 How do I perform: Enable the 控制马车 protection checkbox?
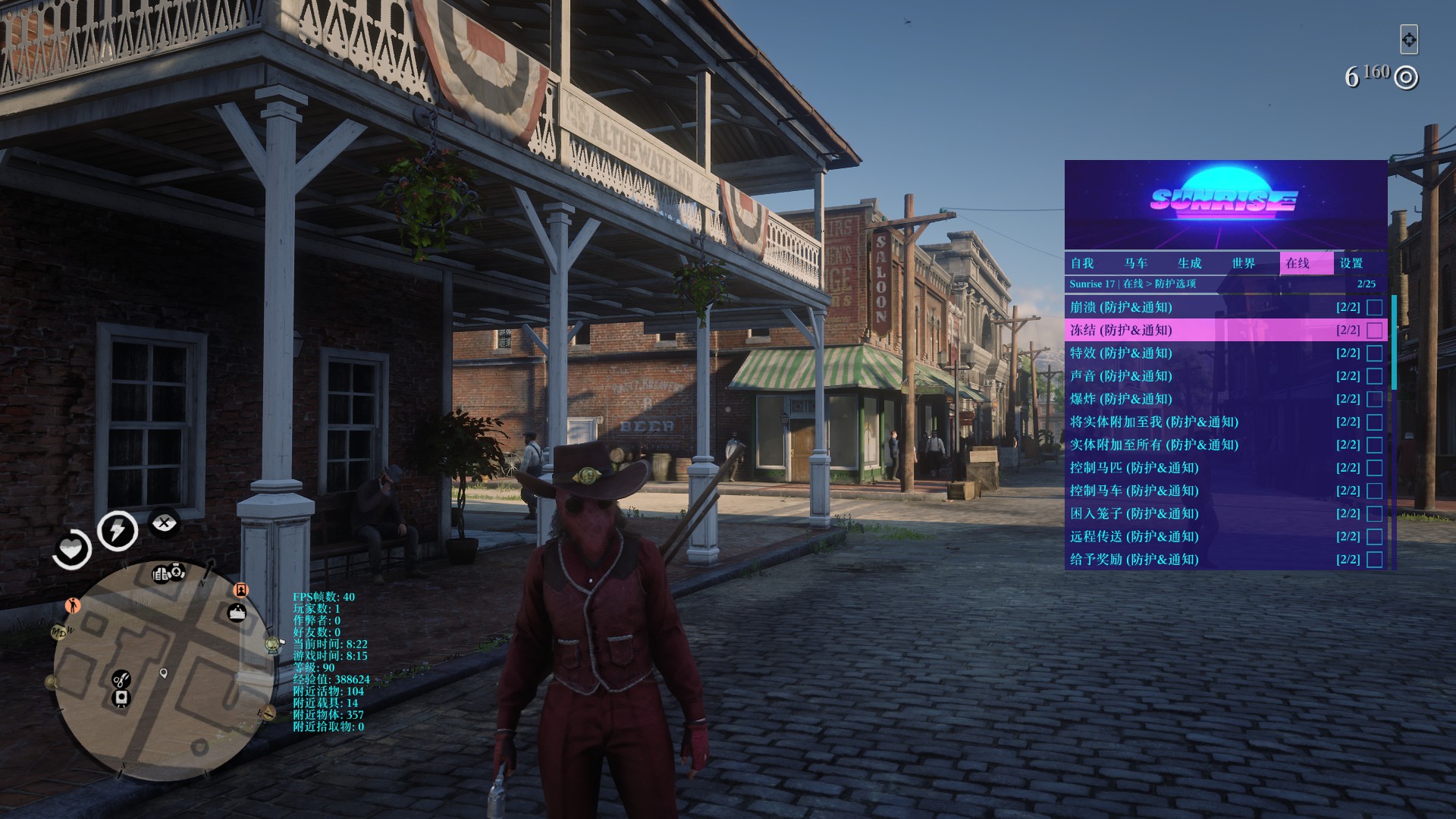pyautogui.click(x=1374, y=491)
